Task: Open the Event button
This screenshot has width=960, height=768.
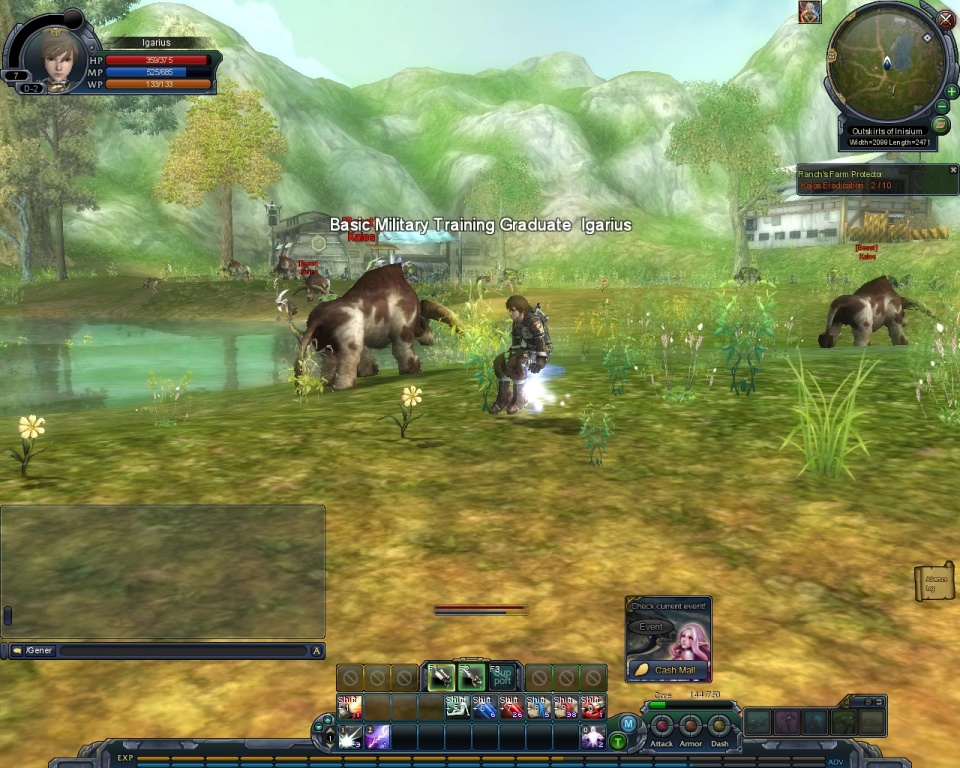Action: tap(651, 627)
